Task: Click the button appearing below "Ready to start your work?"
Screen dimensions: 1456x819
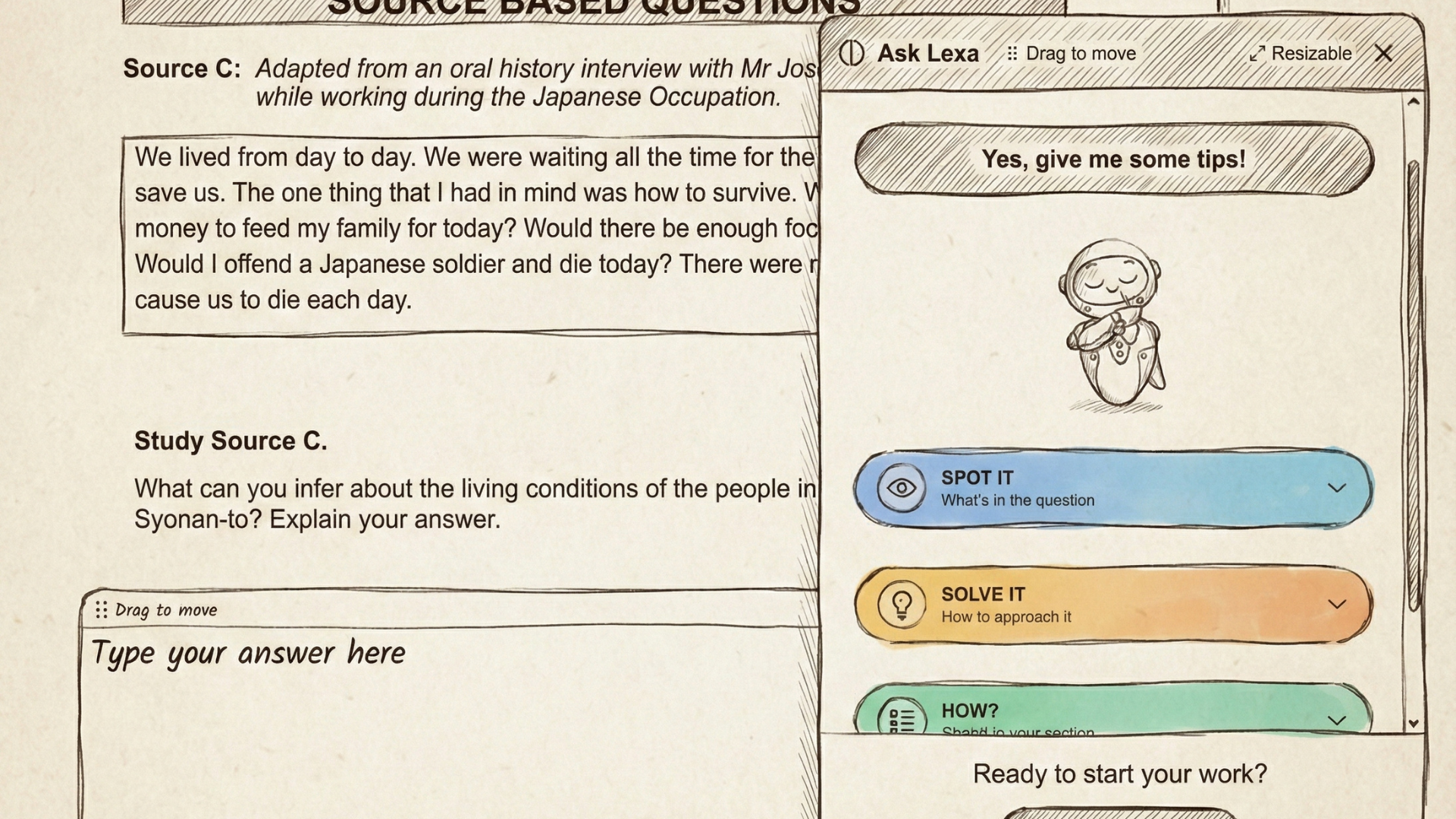Action: (x=1119, y=813)
